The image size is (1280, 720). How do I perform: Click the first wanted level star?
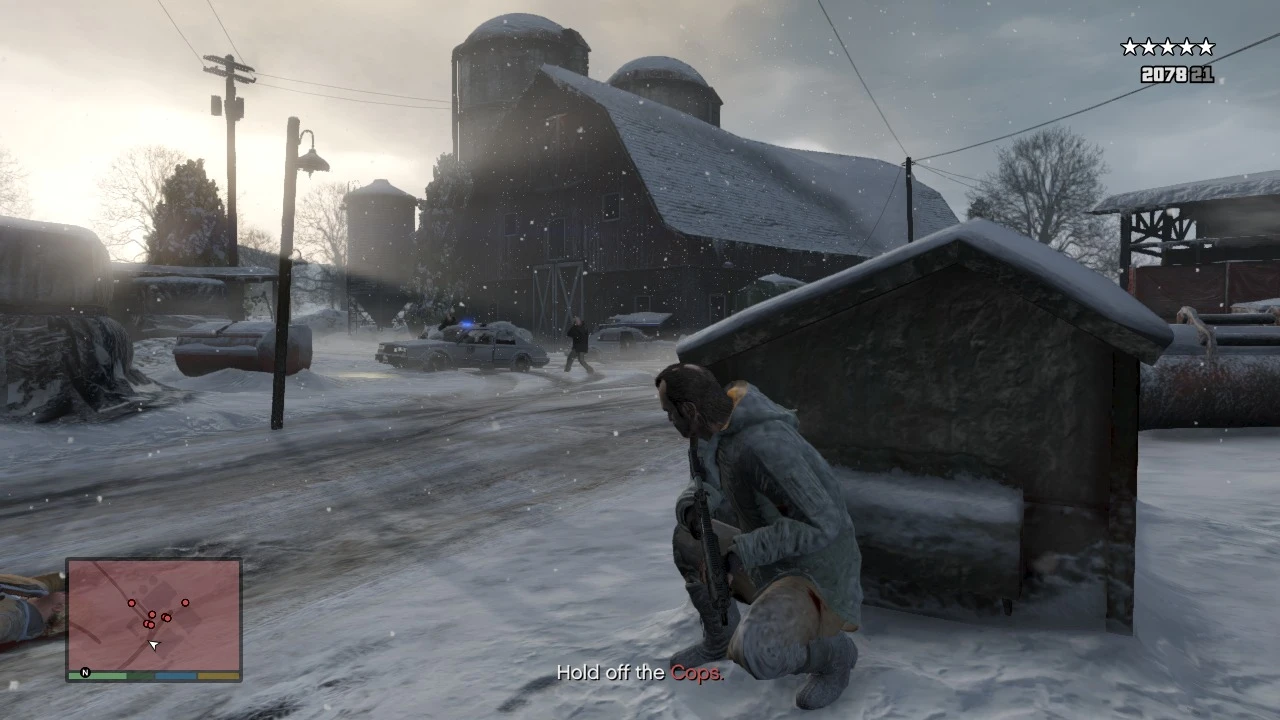(x=1130, y=46)
